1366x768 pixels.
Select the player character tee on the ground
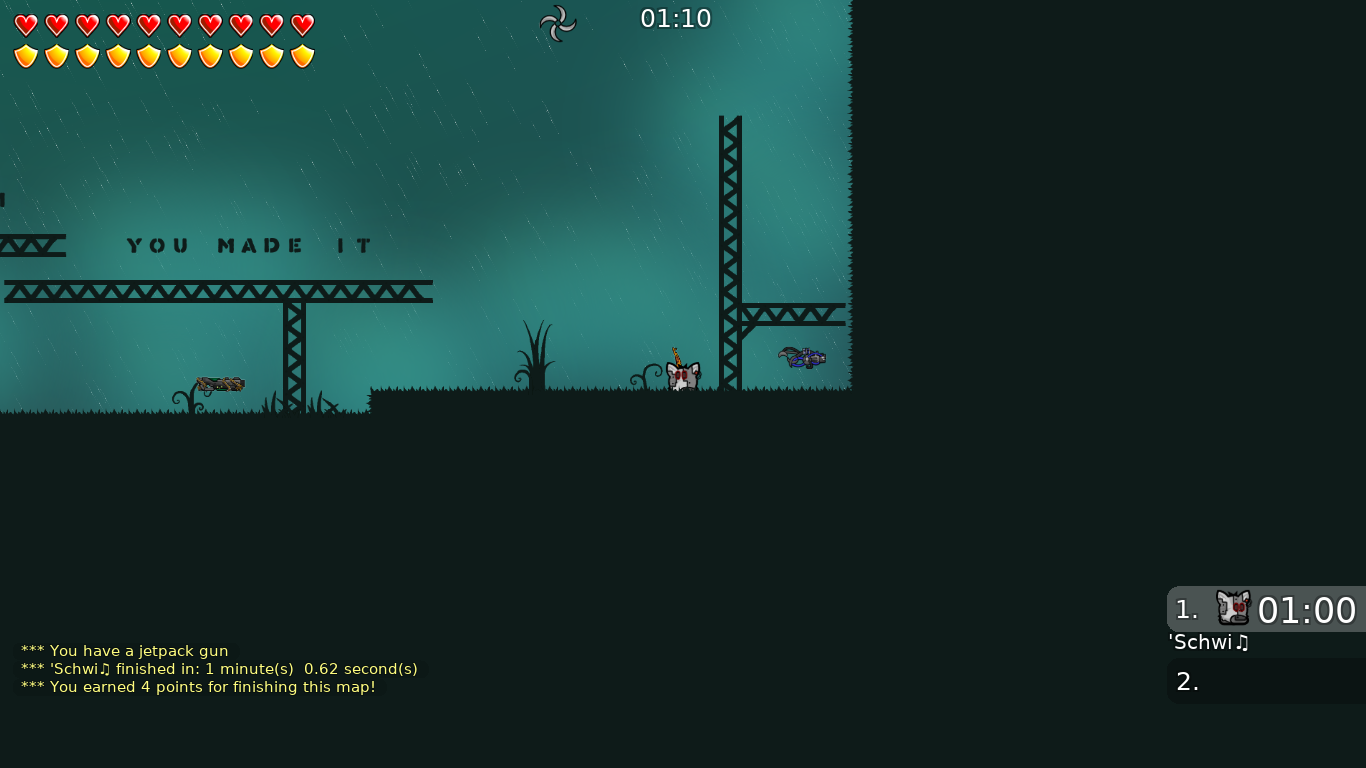click(681, 375)
